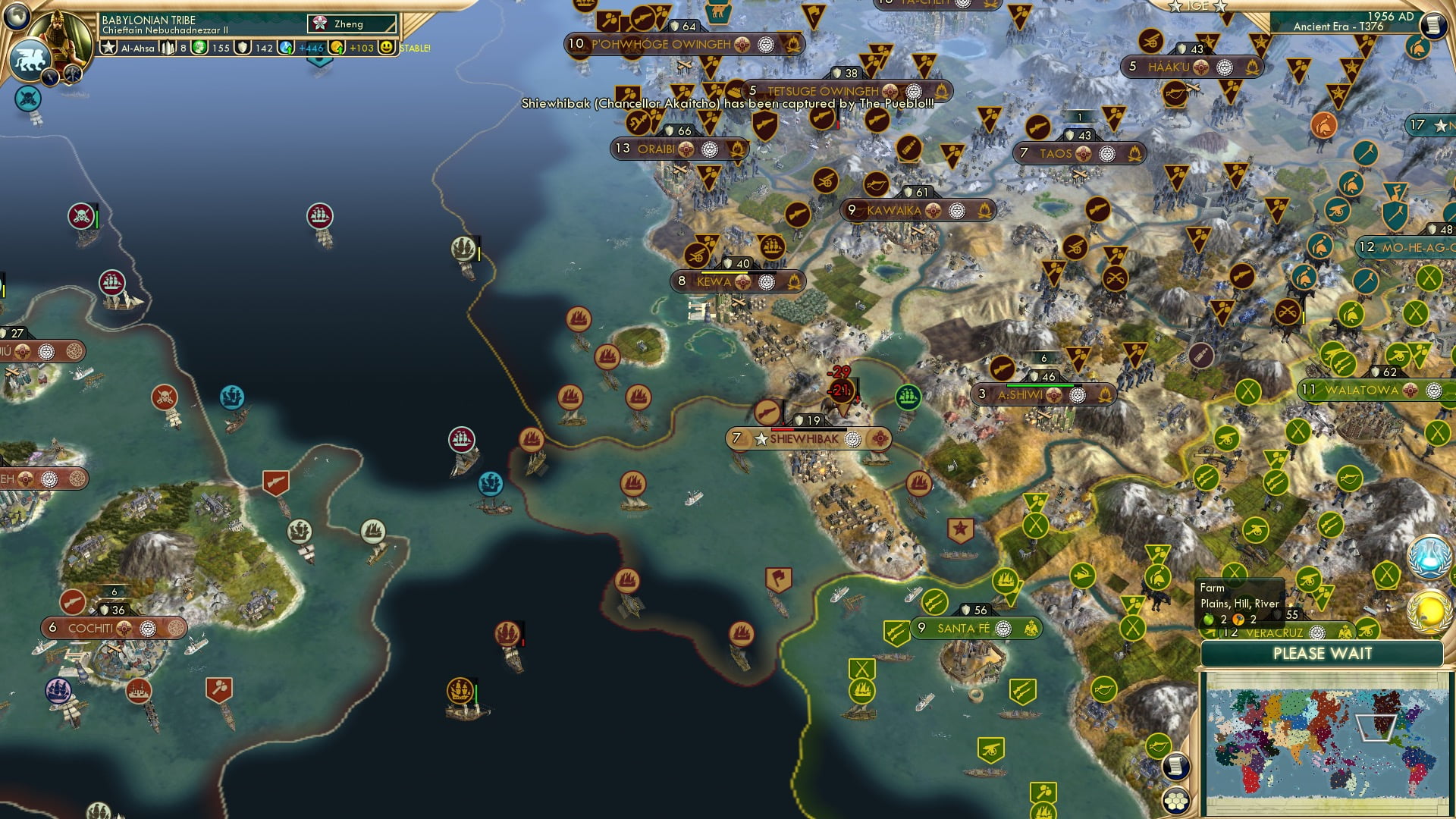1456x819 pixels.
Task: Open the scroll icon beside the minimap
Action: point(1175,767)
